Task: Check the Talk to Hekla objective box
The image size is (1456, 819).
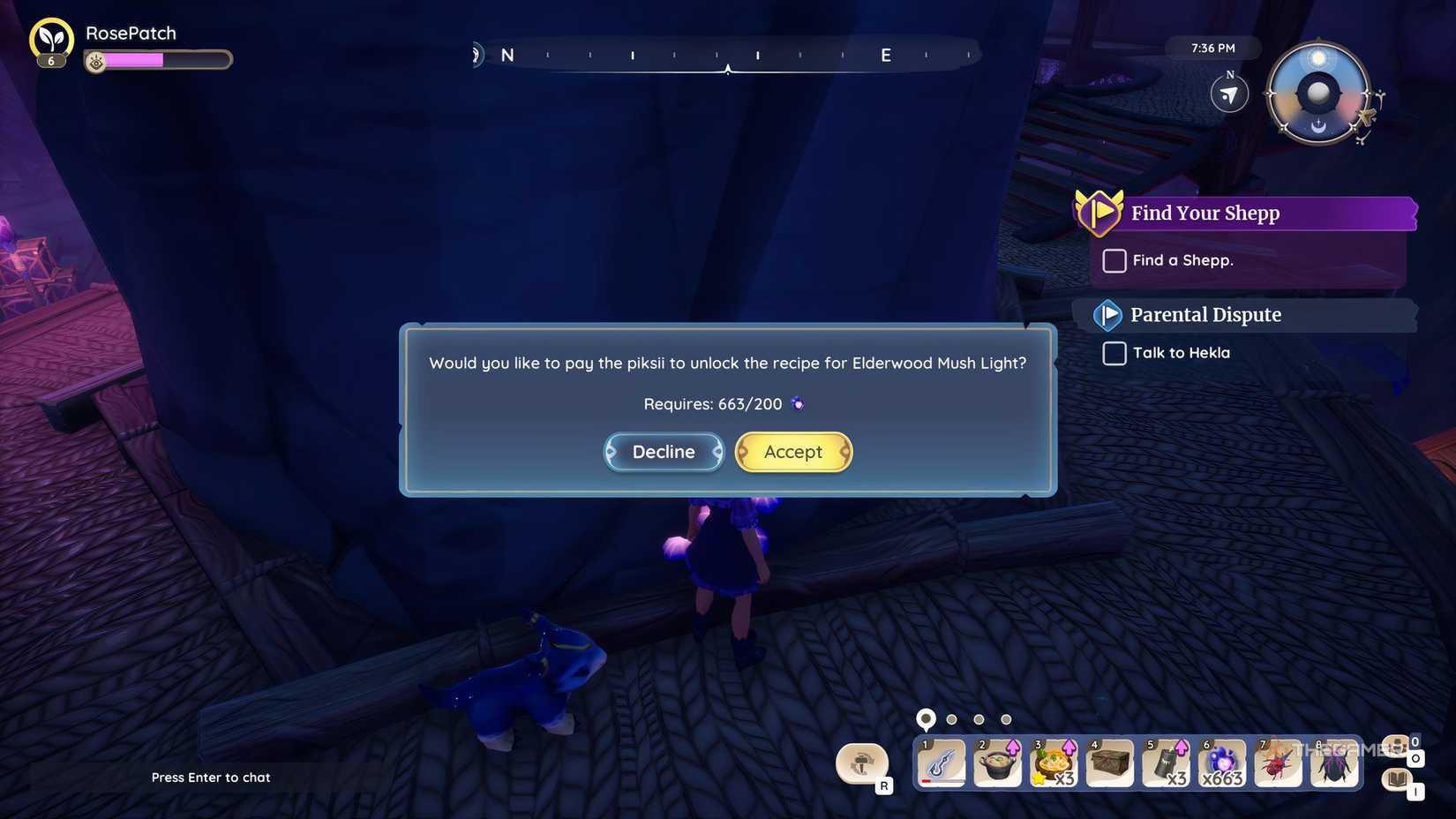Action: [1114, 353]
